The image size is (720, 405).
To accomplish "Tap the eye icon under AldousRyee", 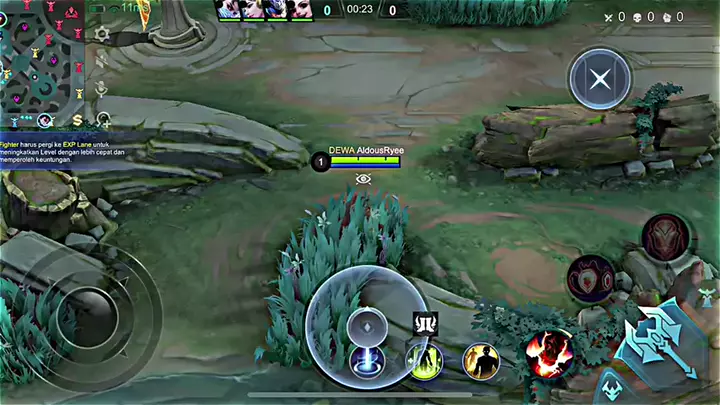I will point(363,179).
